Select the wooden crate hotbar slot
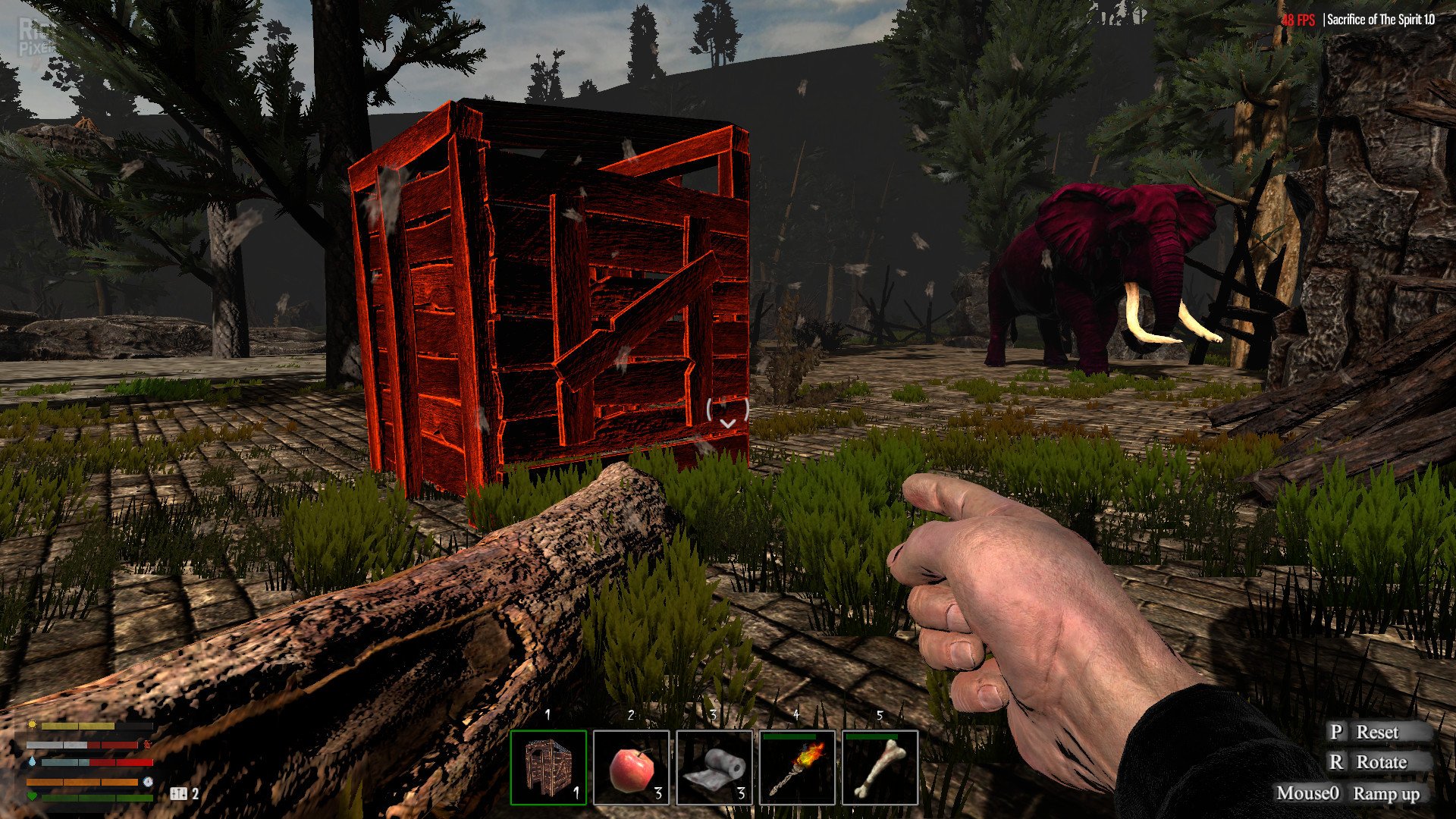This screenshot has width=1456, height=819. pos(548,767)
